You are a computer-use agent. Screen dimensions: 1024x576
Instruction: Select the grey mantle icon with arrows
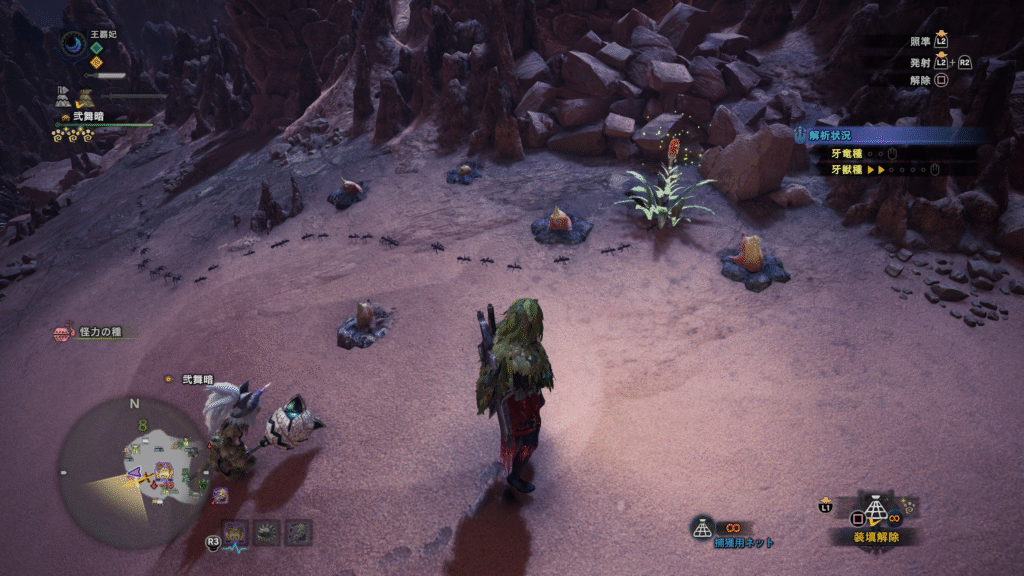(64, 97)
